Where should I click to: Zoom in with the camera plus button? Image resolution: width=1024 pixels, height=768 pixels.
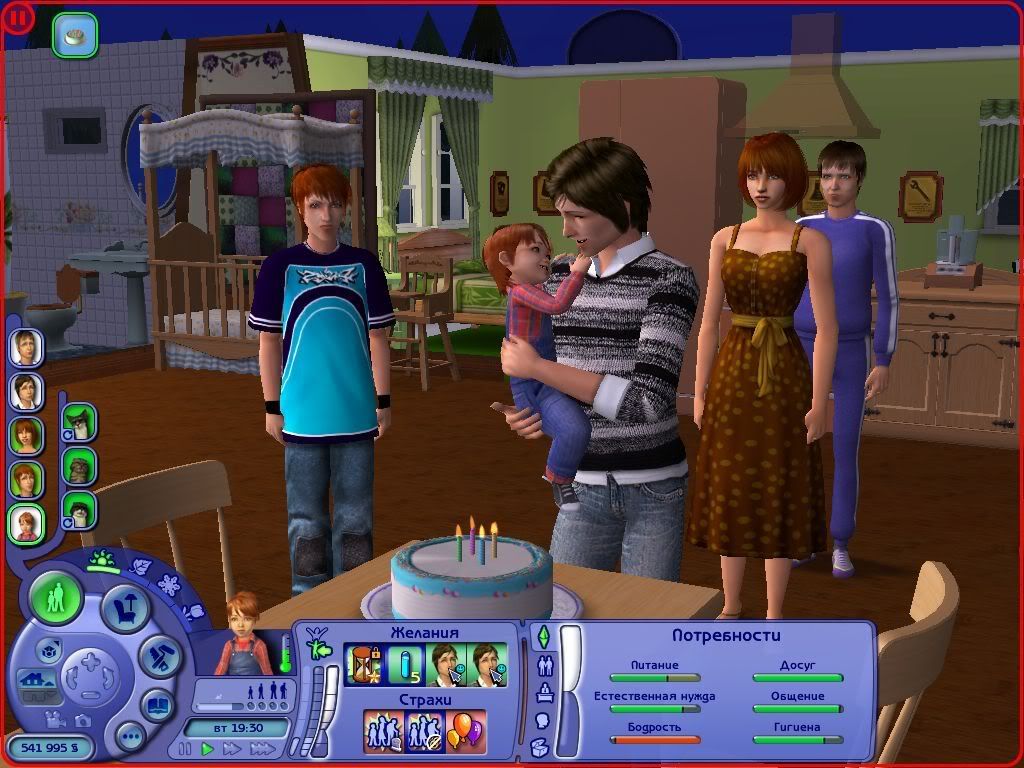pos(90,661)
